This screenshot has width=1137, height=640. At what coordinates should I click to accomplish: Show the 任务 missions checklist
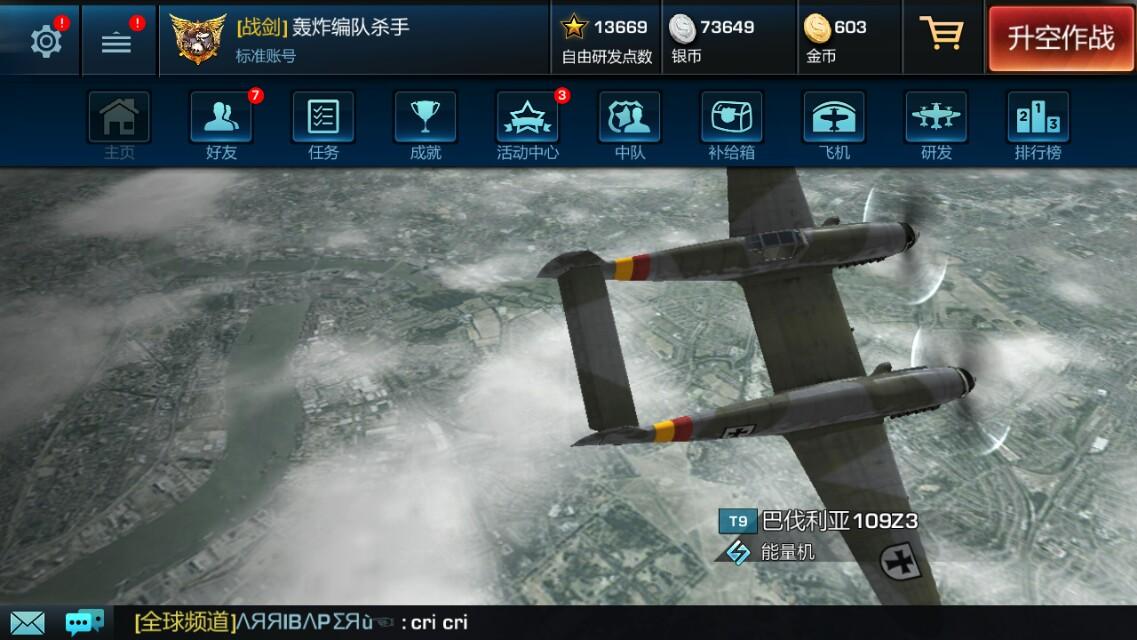[323, 125]
